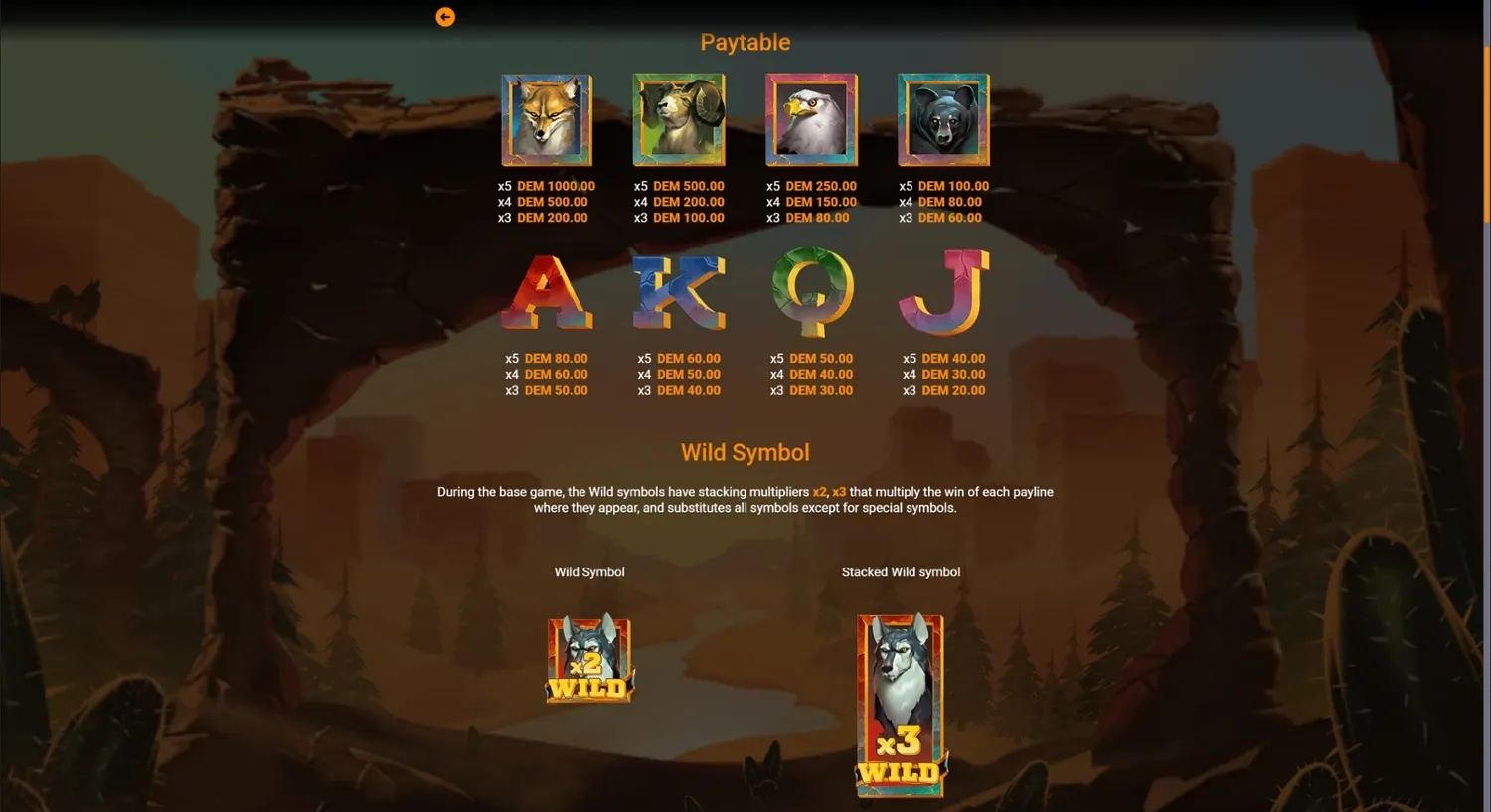Screen dimensions: 1491x812
Task: Click the blue letter K symbol
Action: (x=679, y=293)
